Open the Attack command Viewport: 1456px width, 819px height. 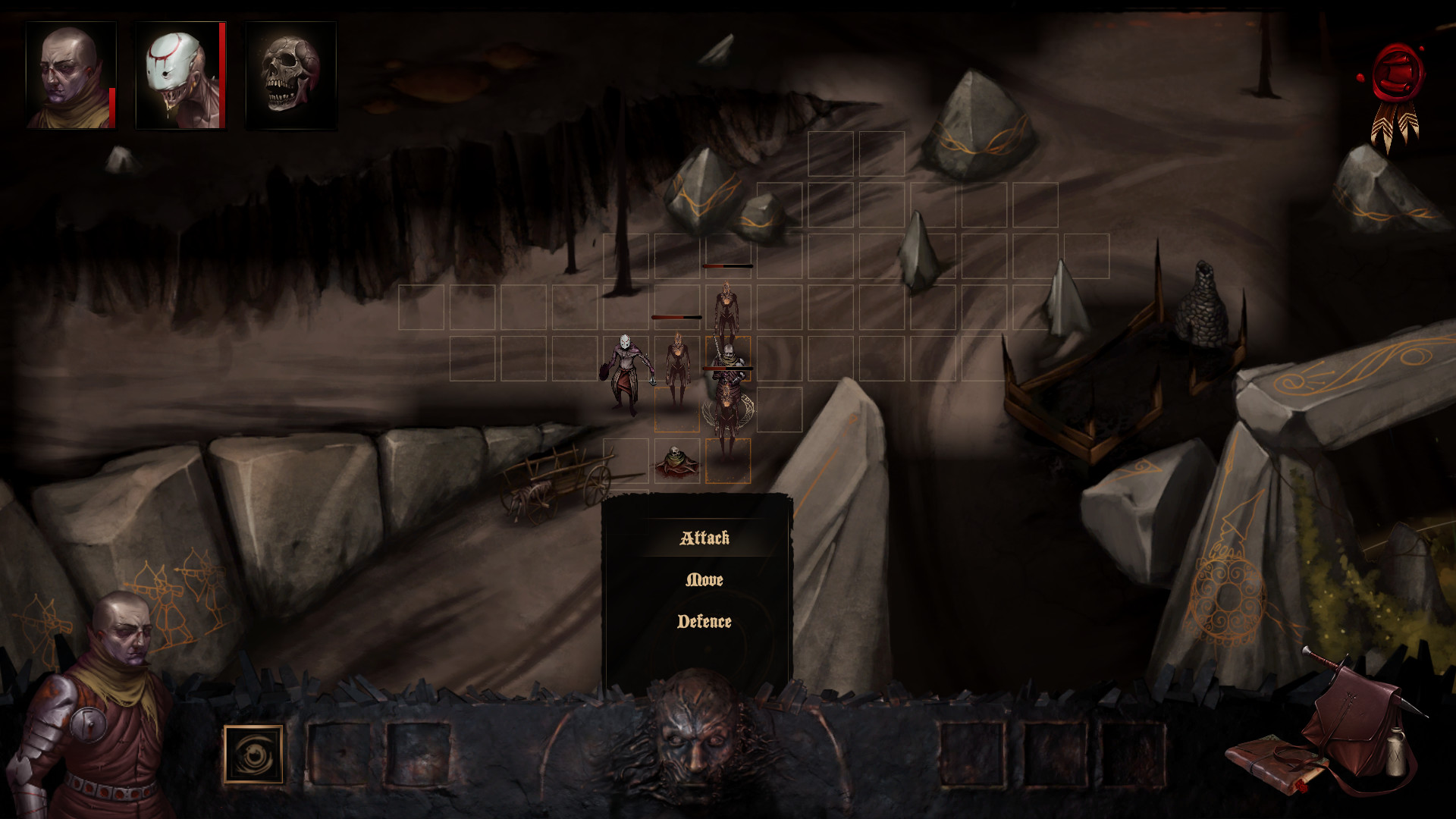coord(704,540)
